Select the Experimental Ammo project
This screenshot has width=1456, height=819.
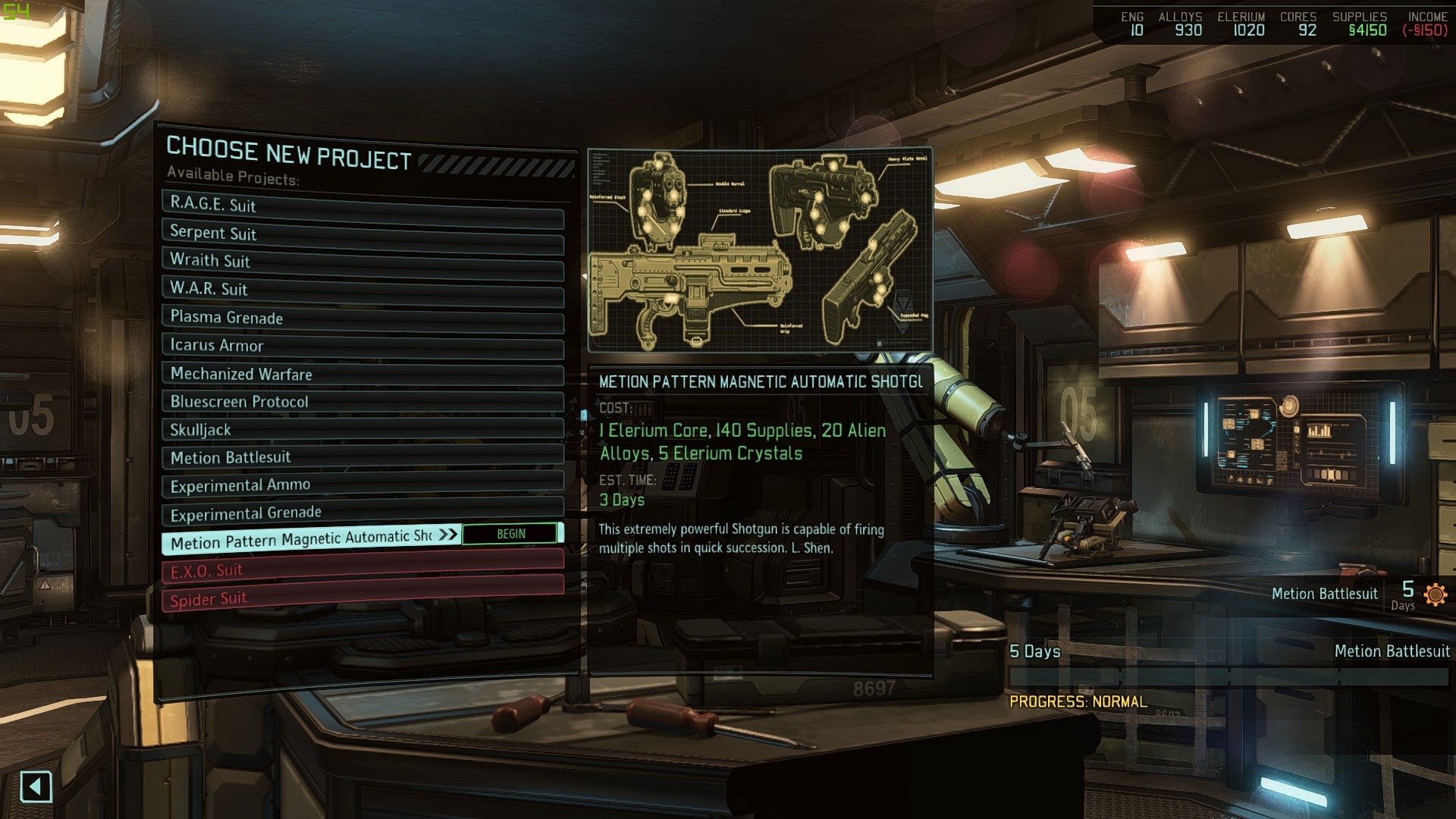point(362,485)
